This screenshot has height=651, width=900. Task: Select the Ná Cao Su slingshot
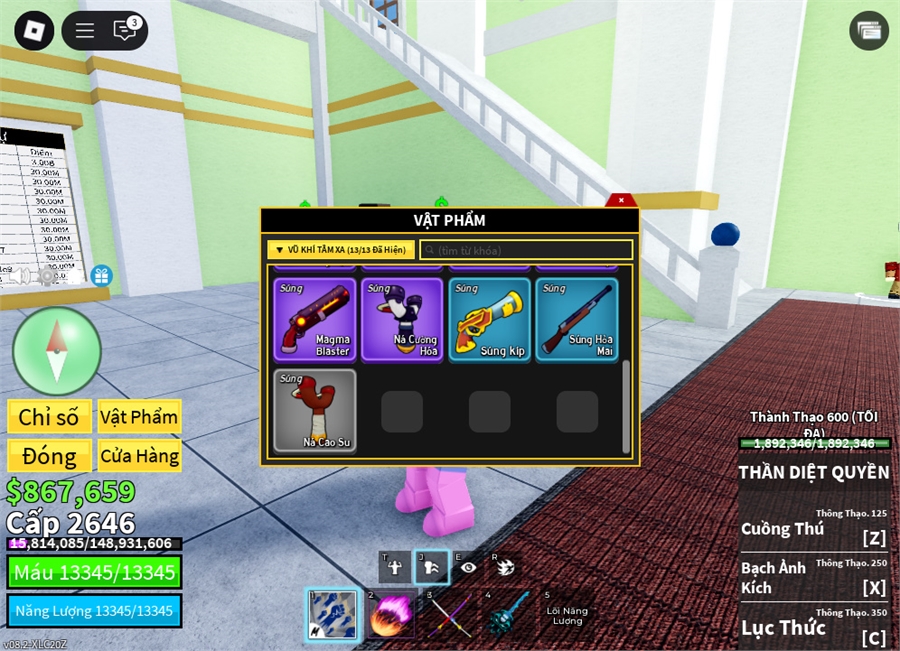pos(315,410)
